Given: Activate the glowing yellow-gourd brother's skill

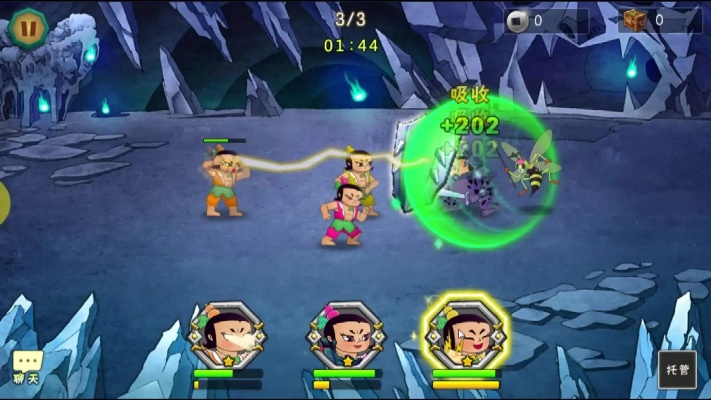Looking at the screenshot, I should point(465,334).
